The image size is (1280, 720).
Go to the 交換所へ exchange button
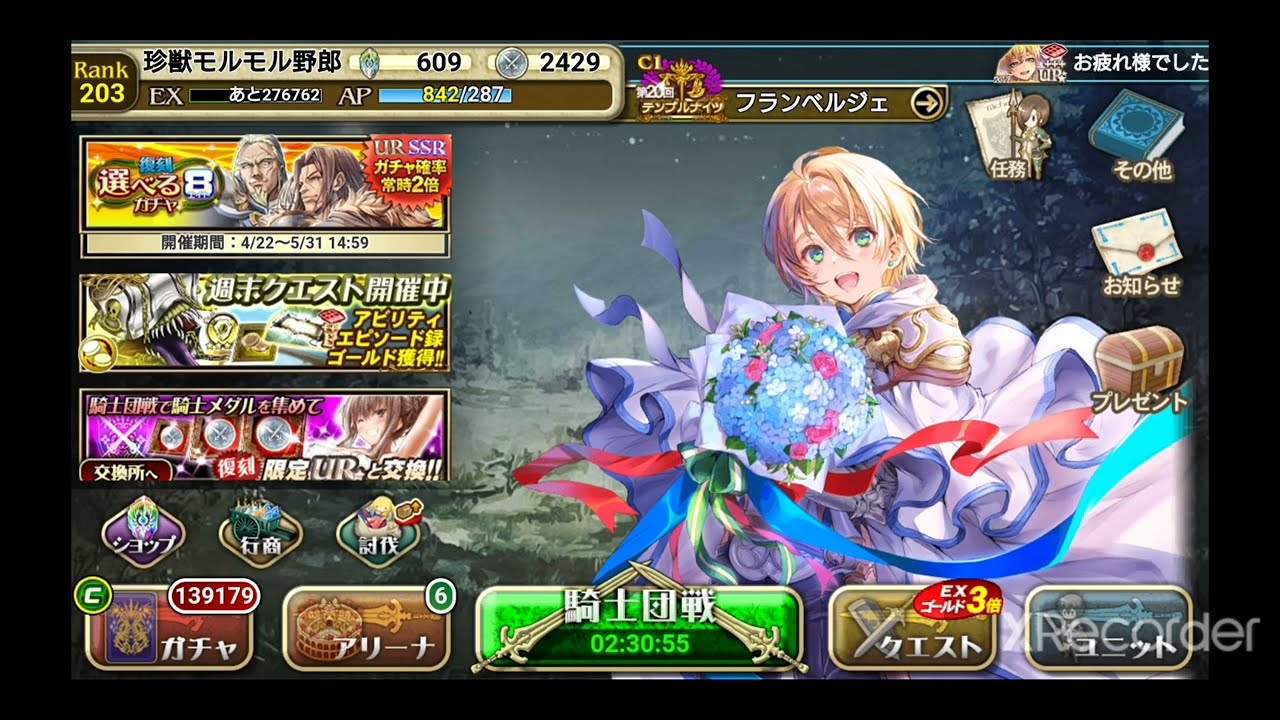[x=119, y=471]
